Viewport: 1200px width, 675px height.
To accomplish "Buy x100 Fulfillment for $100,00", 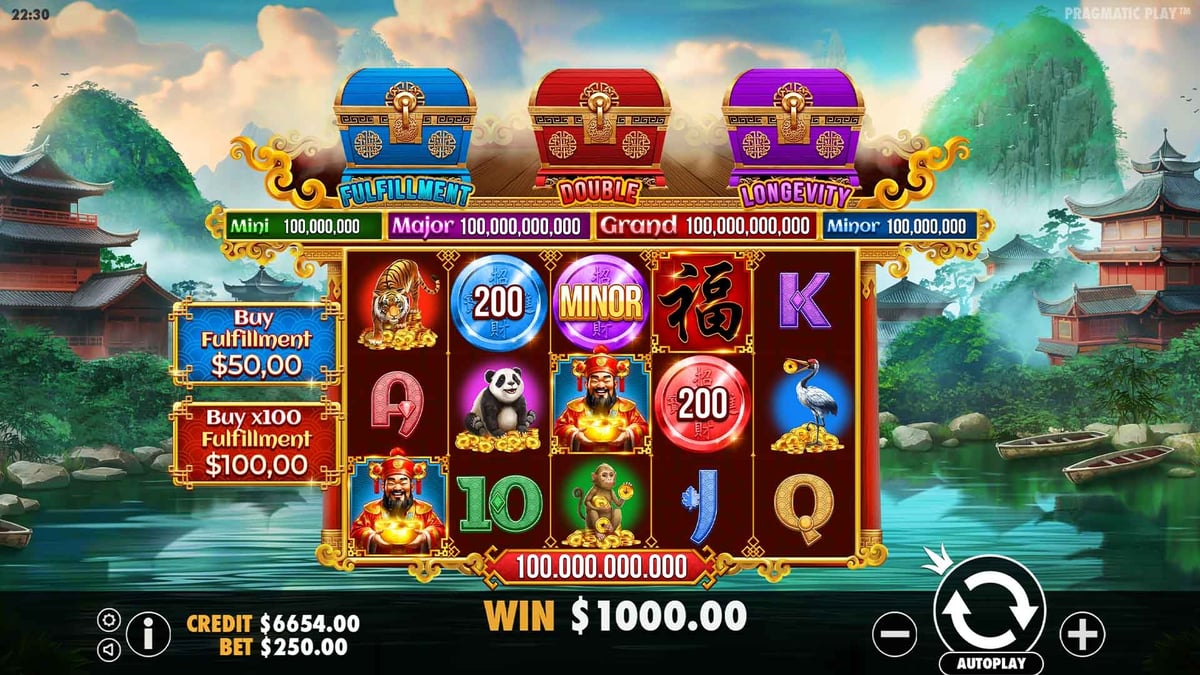I will click(x=256, y=441).
